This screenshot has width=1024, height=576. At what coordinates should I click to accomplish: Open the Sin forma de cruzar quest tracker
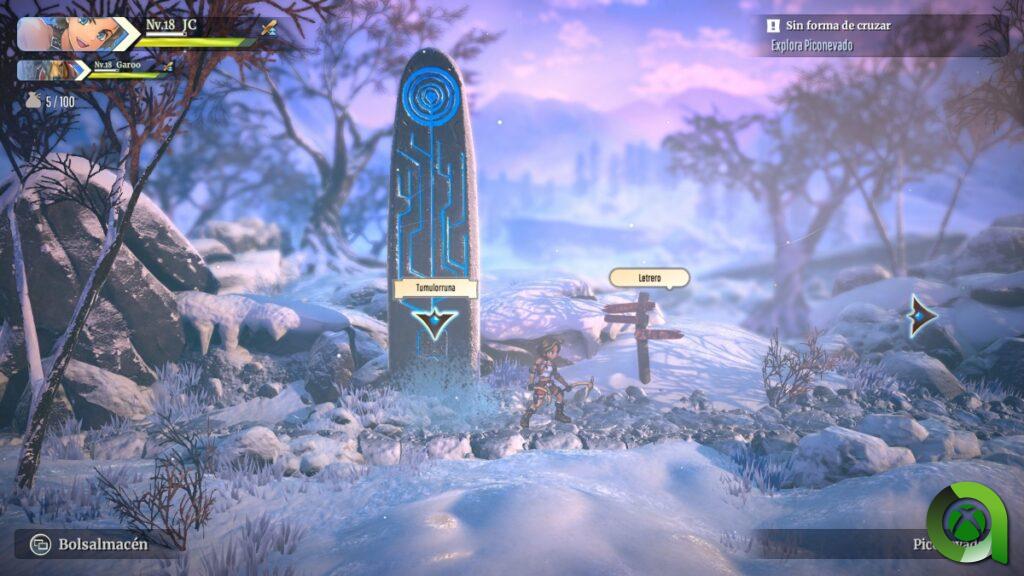(838, 25)
